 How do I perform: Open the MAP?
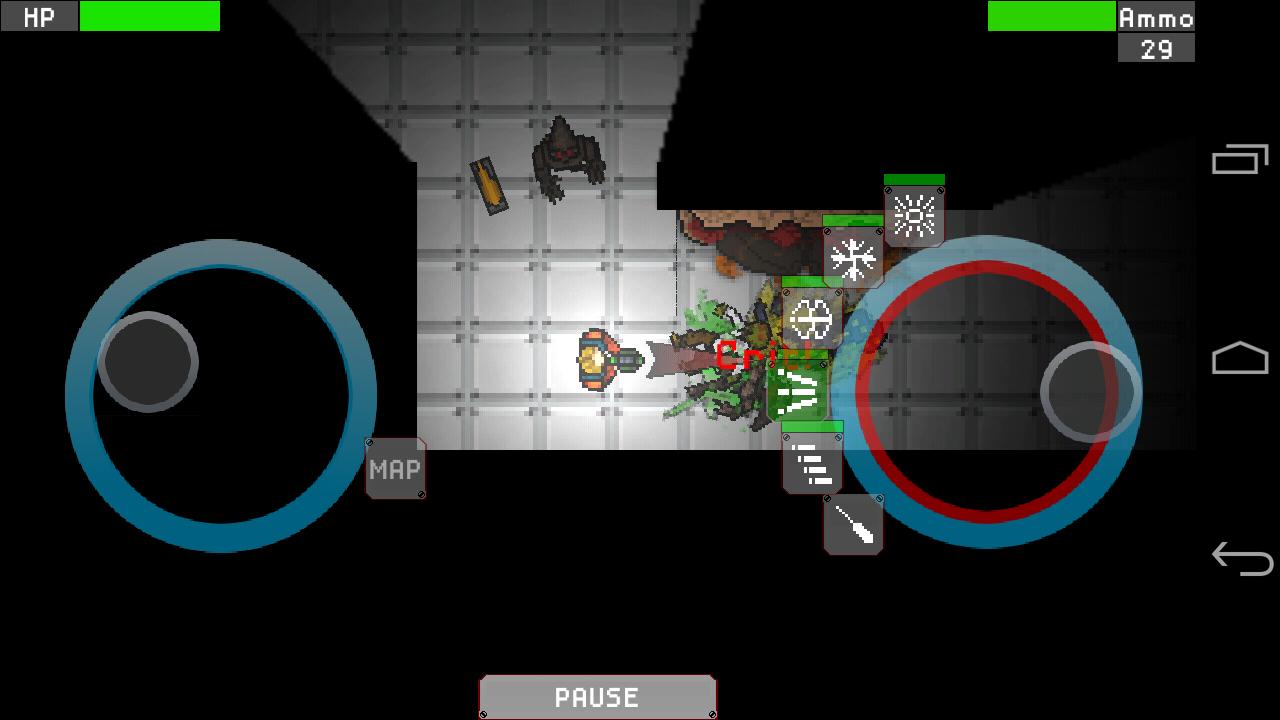coord(394,469)
